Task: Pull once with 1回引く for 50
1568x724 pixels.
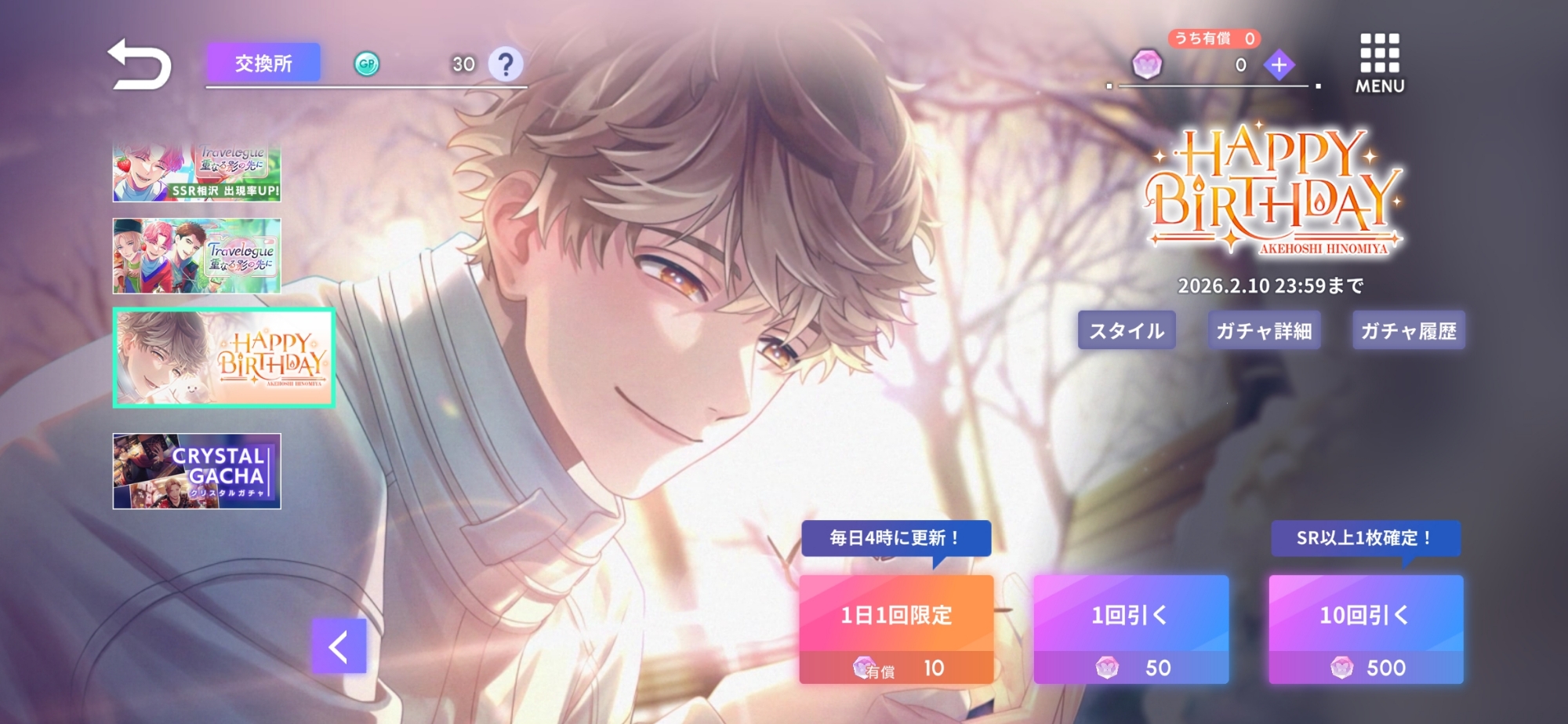Action: click(1131, 629)
